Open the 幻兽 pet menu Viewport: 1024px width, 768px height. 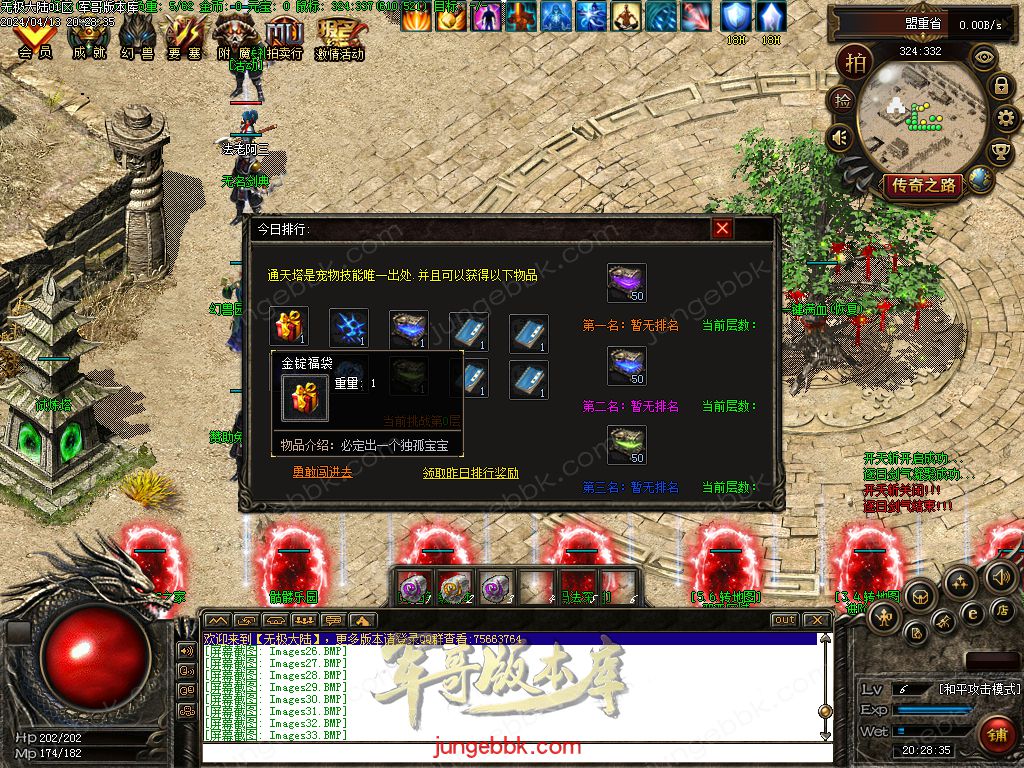pyautogui.click(x=137, y=40)
